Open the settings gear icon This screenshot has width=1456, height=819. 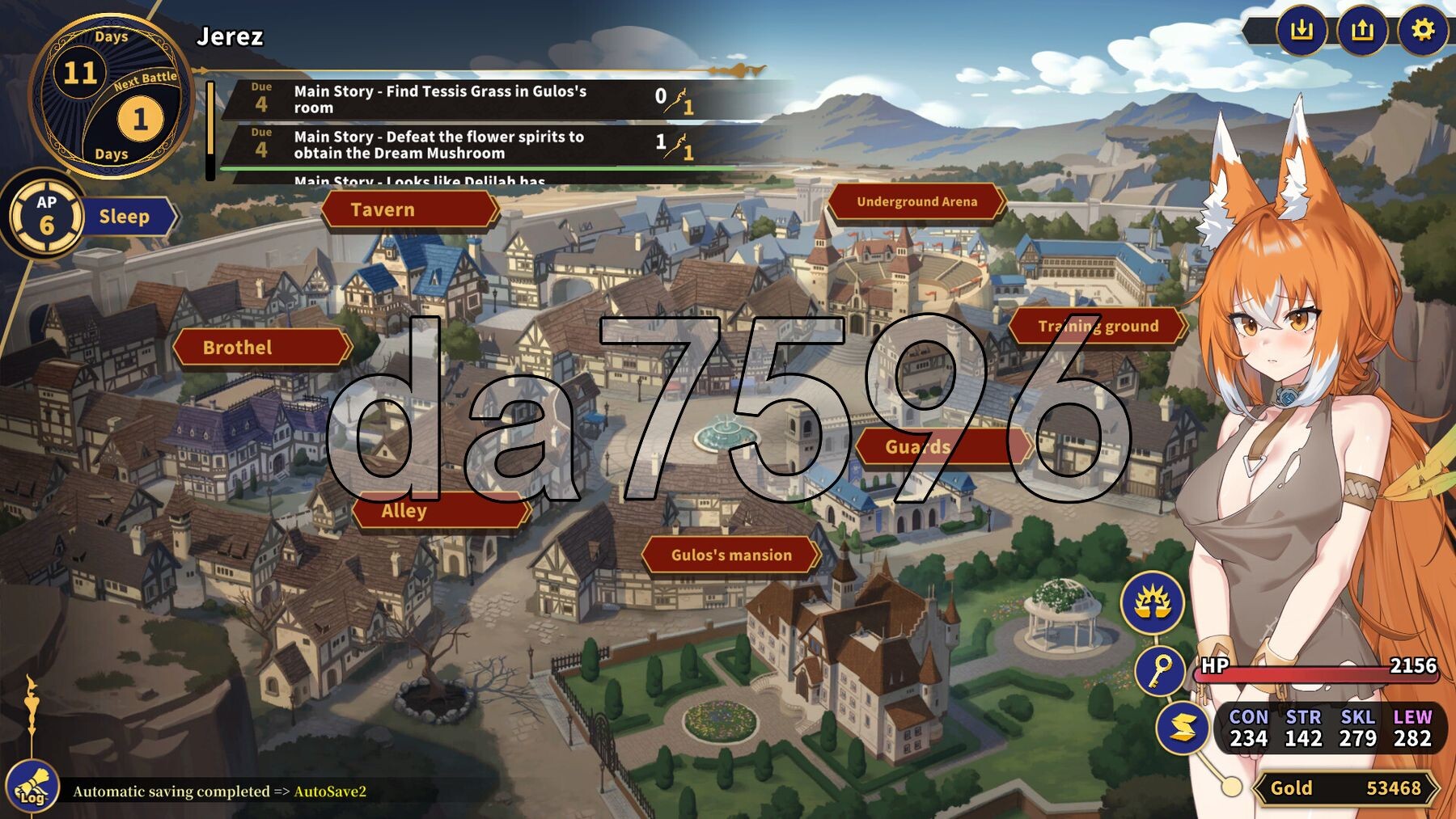[x=1422, y=31]
